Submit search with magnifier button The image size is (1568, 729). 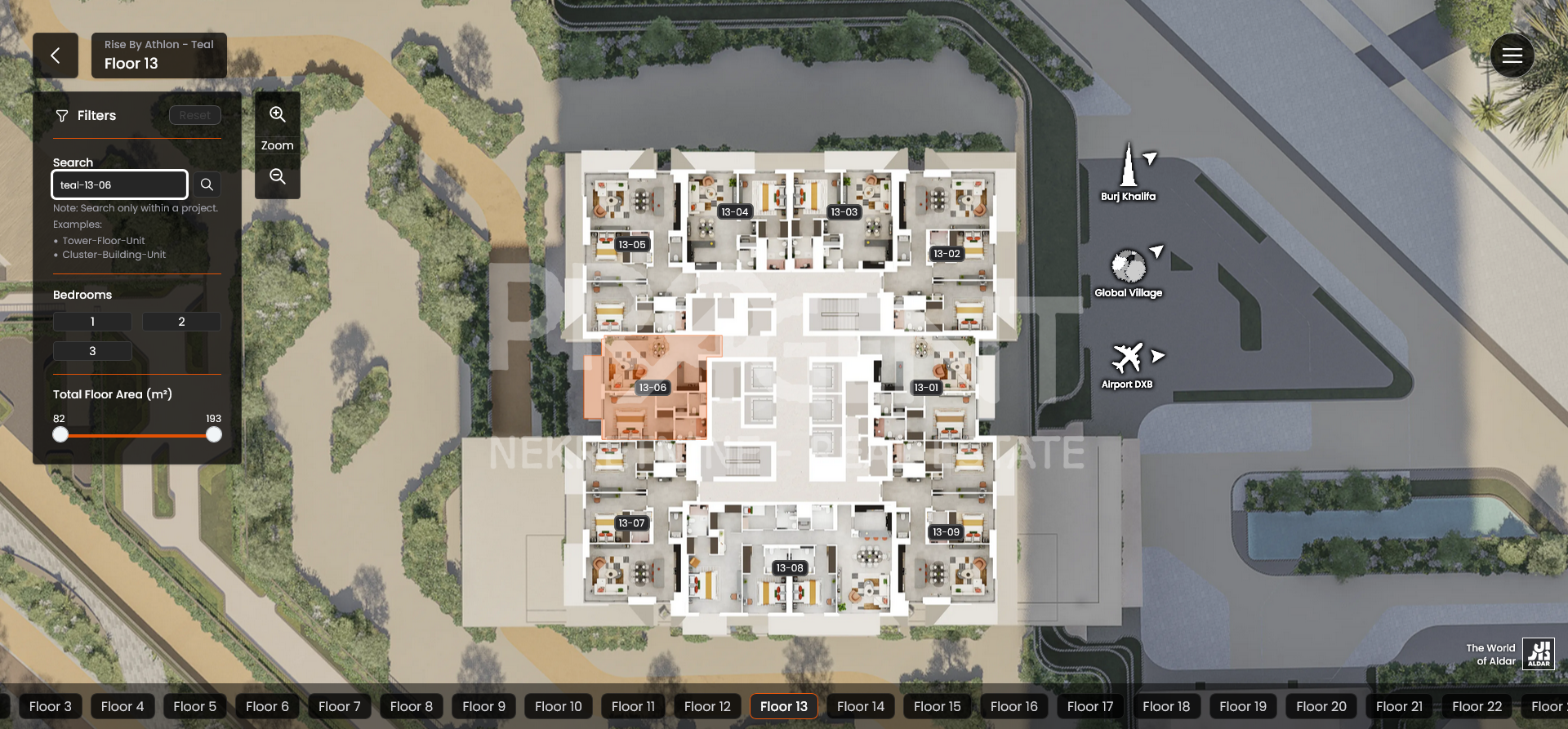207,184
